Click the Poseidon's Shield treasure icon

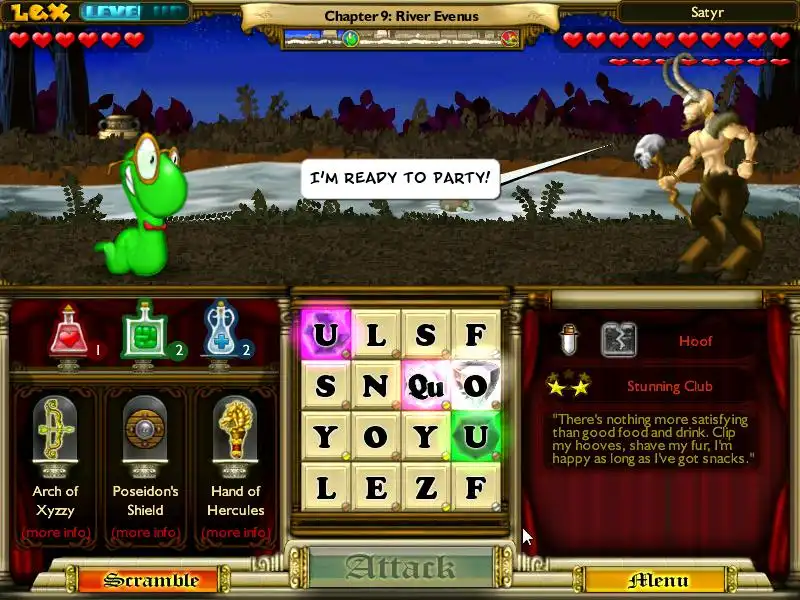tap(145, 432)
